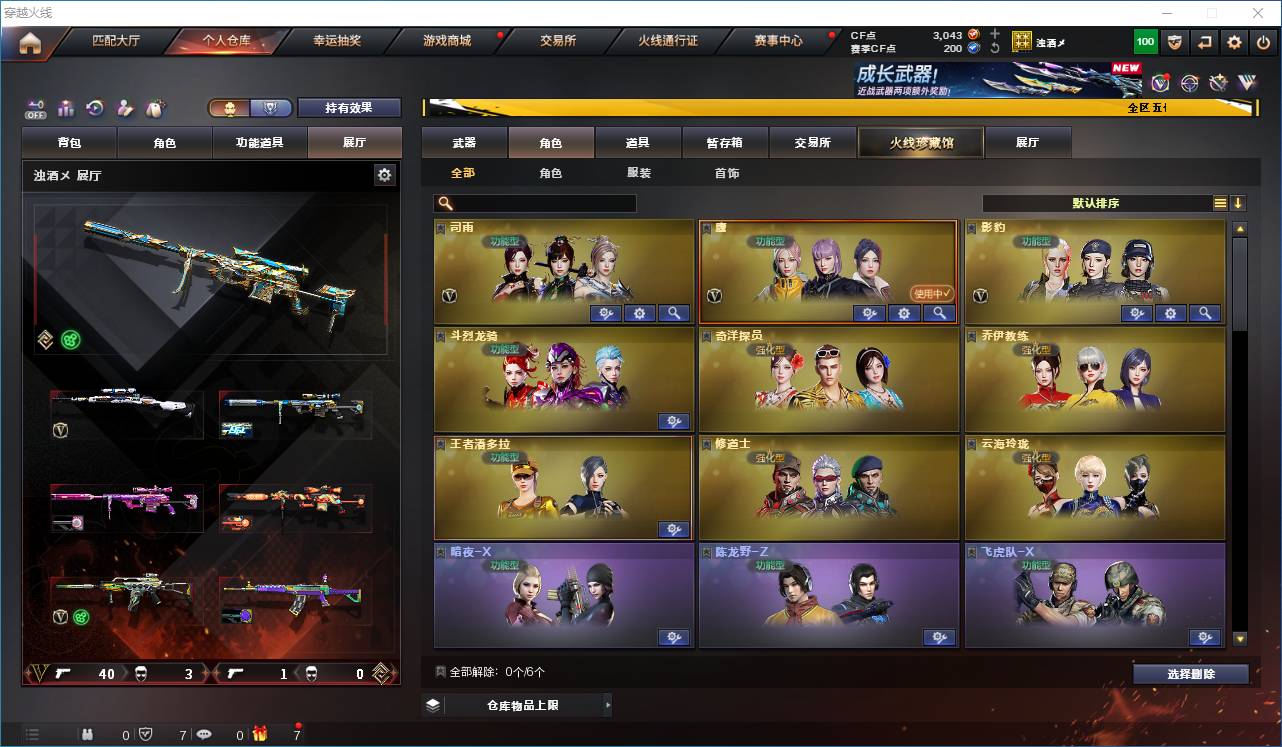
Task: Open the magnifier icon on the 虔 character card
Action: [x=938, y=313]
